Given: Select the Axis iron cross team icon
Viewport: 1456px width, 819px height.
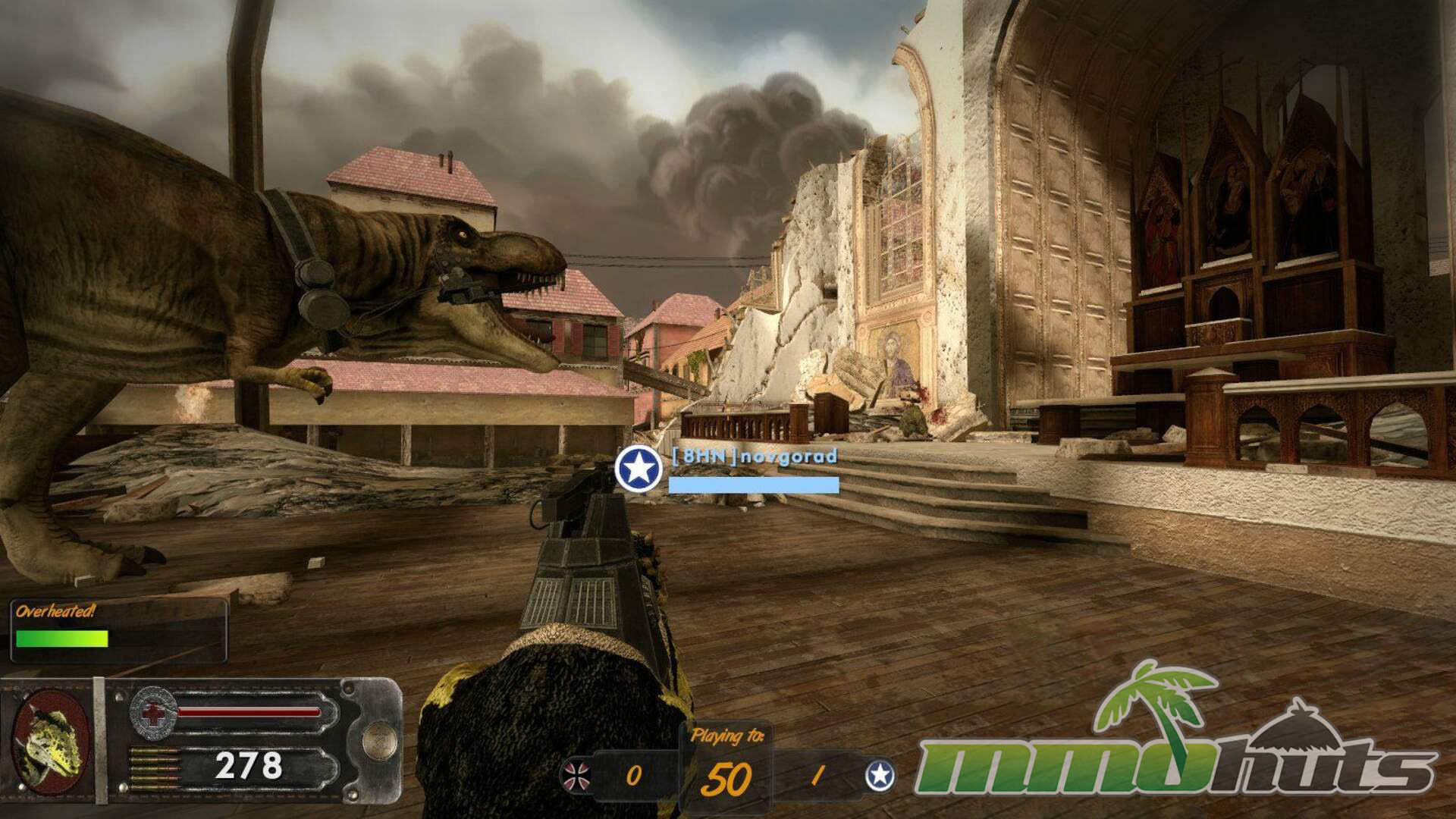Looking at the screenshot, I should tap(574, 776).
